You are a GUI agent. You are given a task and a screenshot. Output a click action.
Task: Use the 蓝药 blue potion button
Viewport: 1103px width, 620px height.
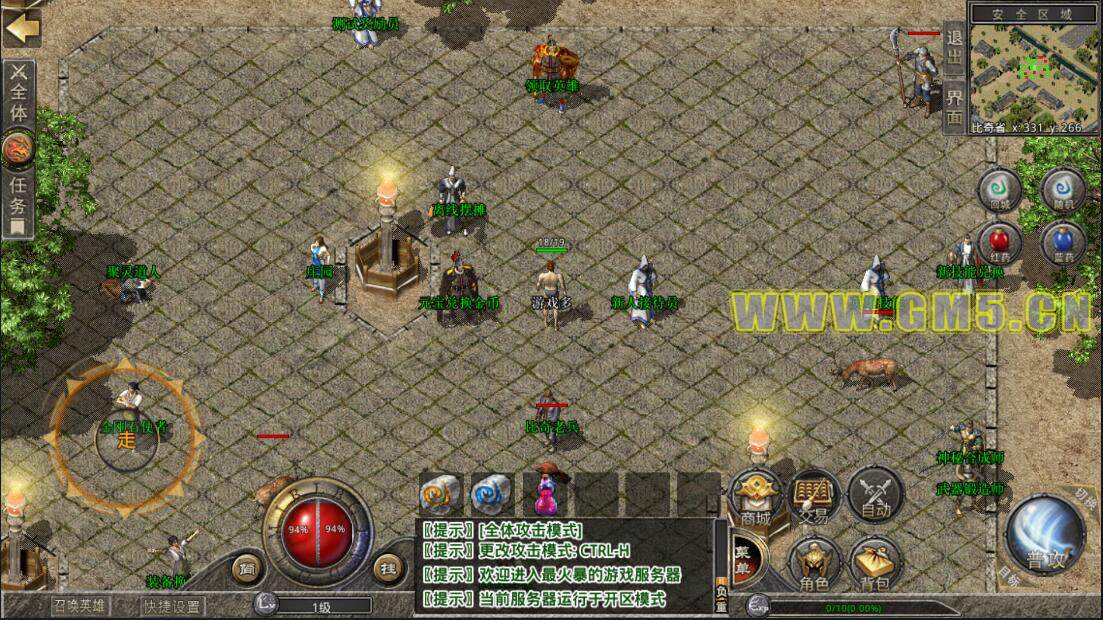1063,243
